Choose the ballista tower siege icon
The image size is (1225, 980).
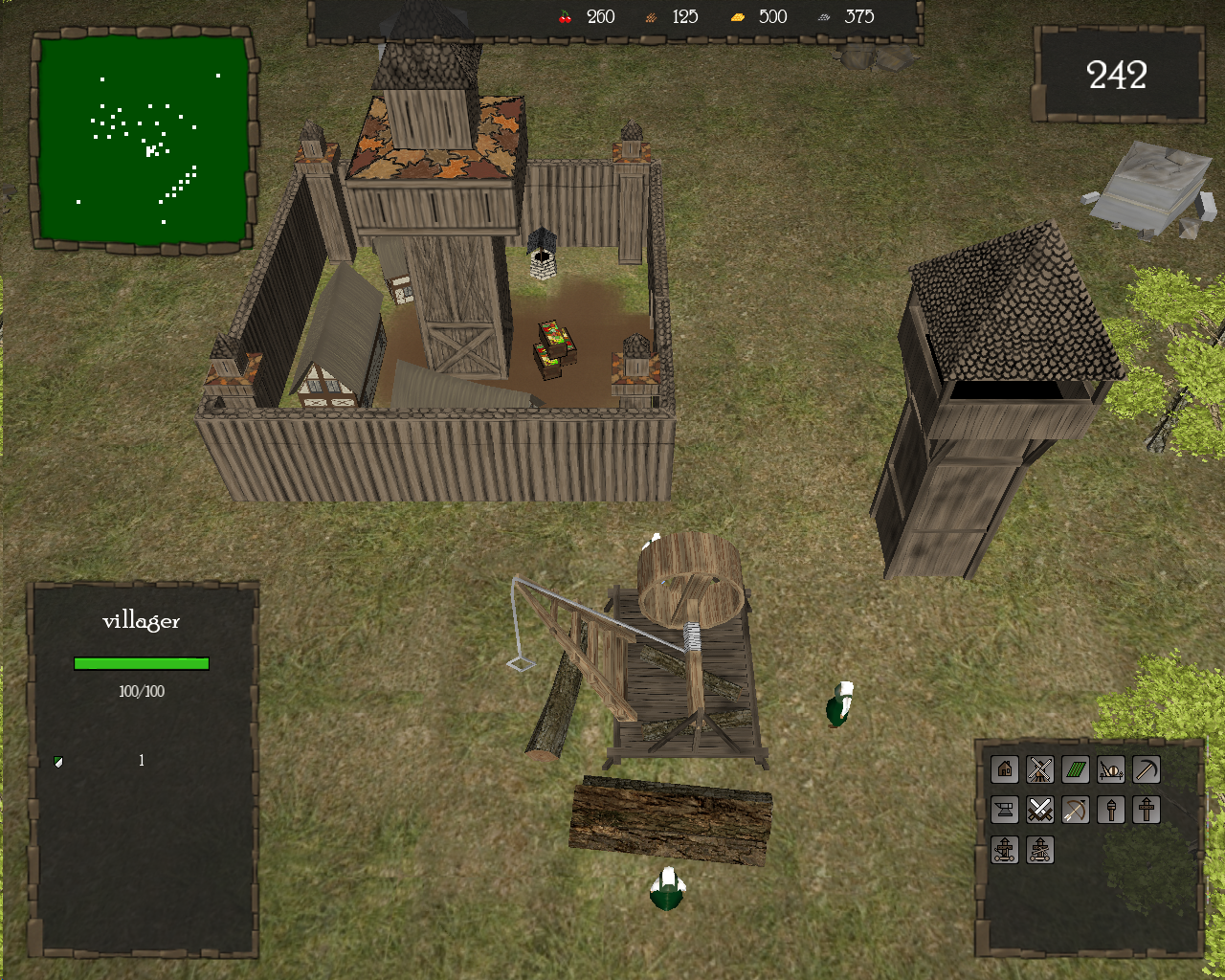click(1040, 850)
